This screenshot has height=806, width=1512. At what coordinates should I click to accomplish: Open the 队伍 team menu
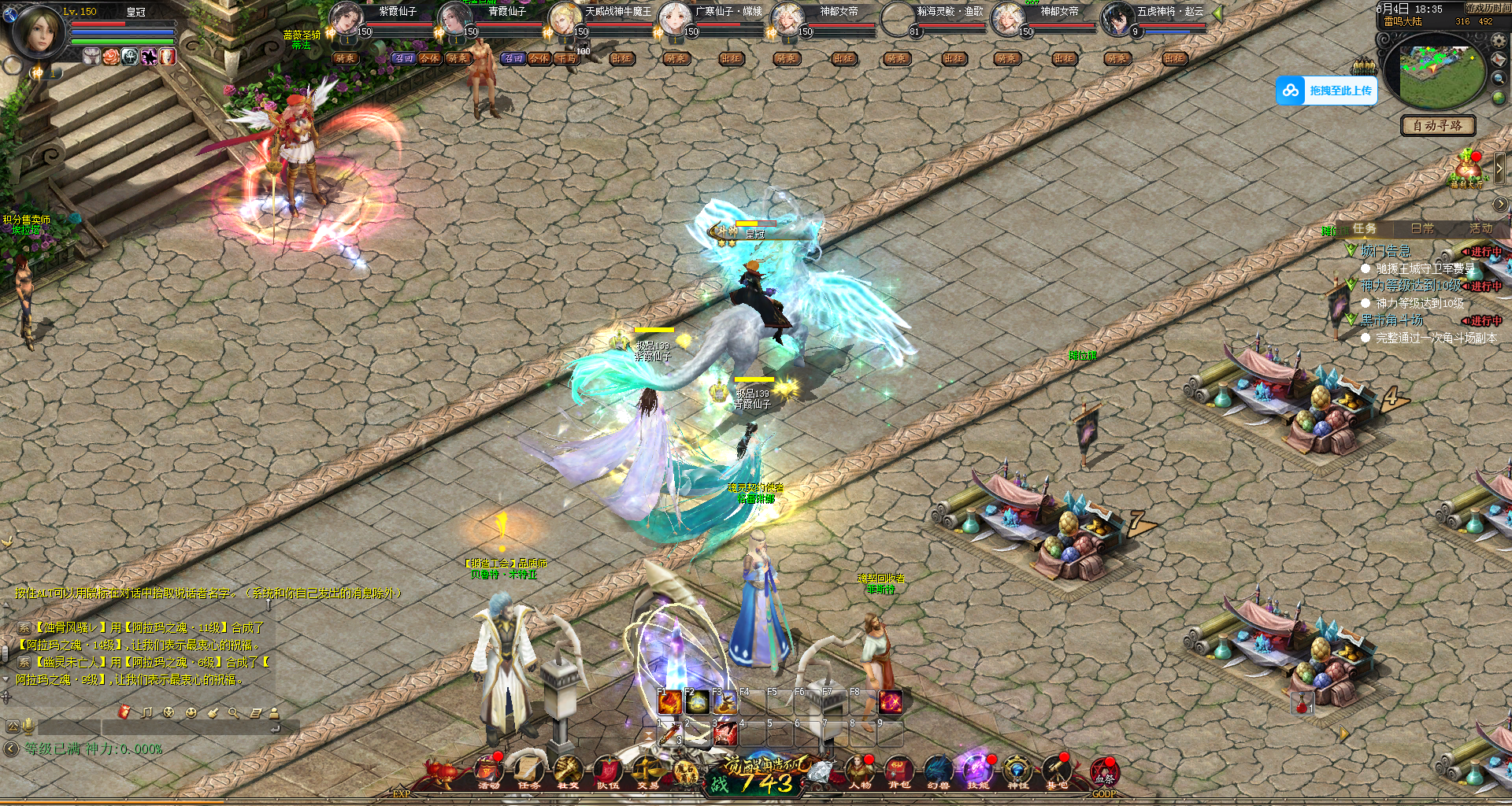click(607, 771)
